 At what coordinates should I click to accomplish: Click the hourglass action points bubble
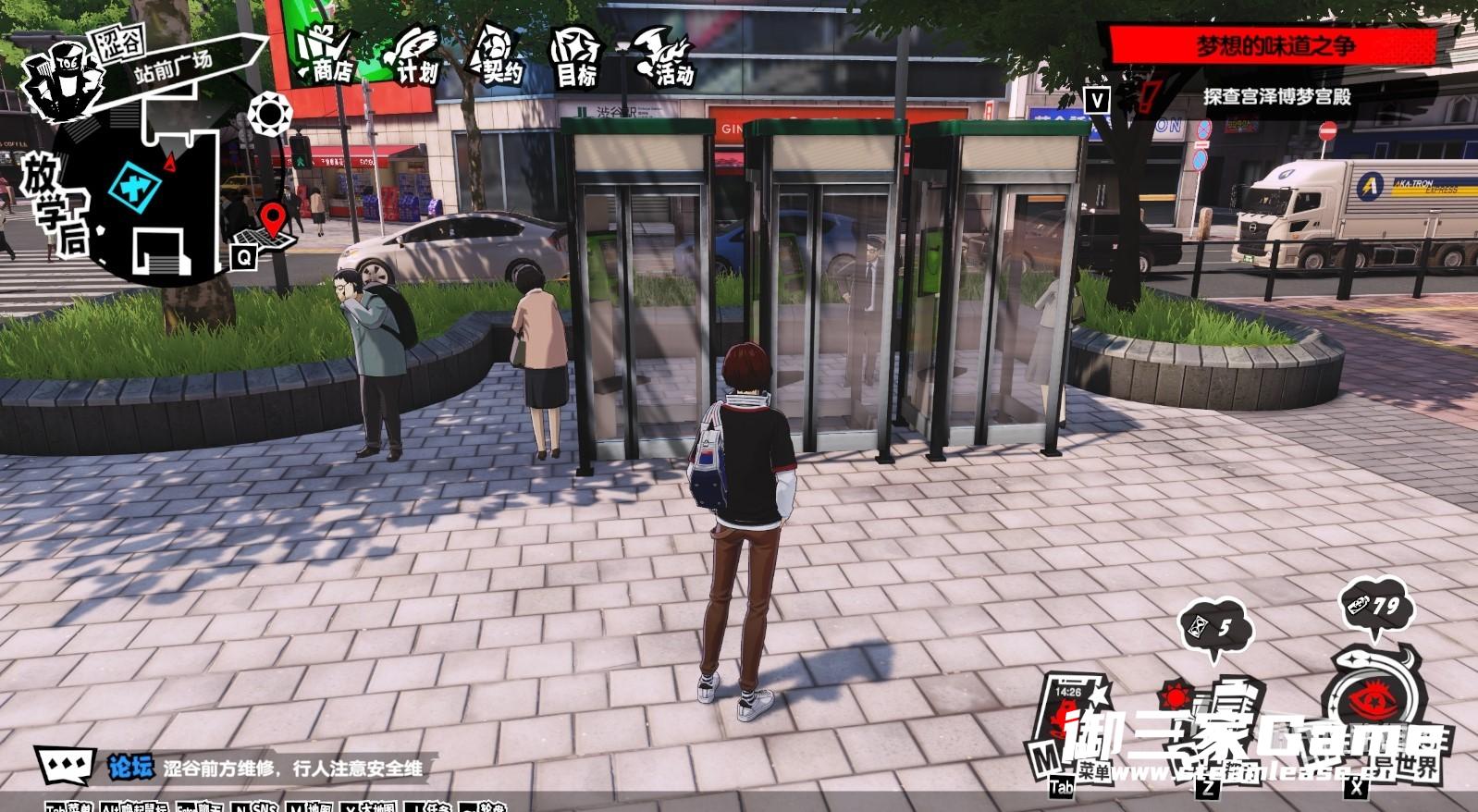1215,629
